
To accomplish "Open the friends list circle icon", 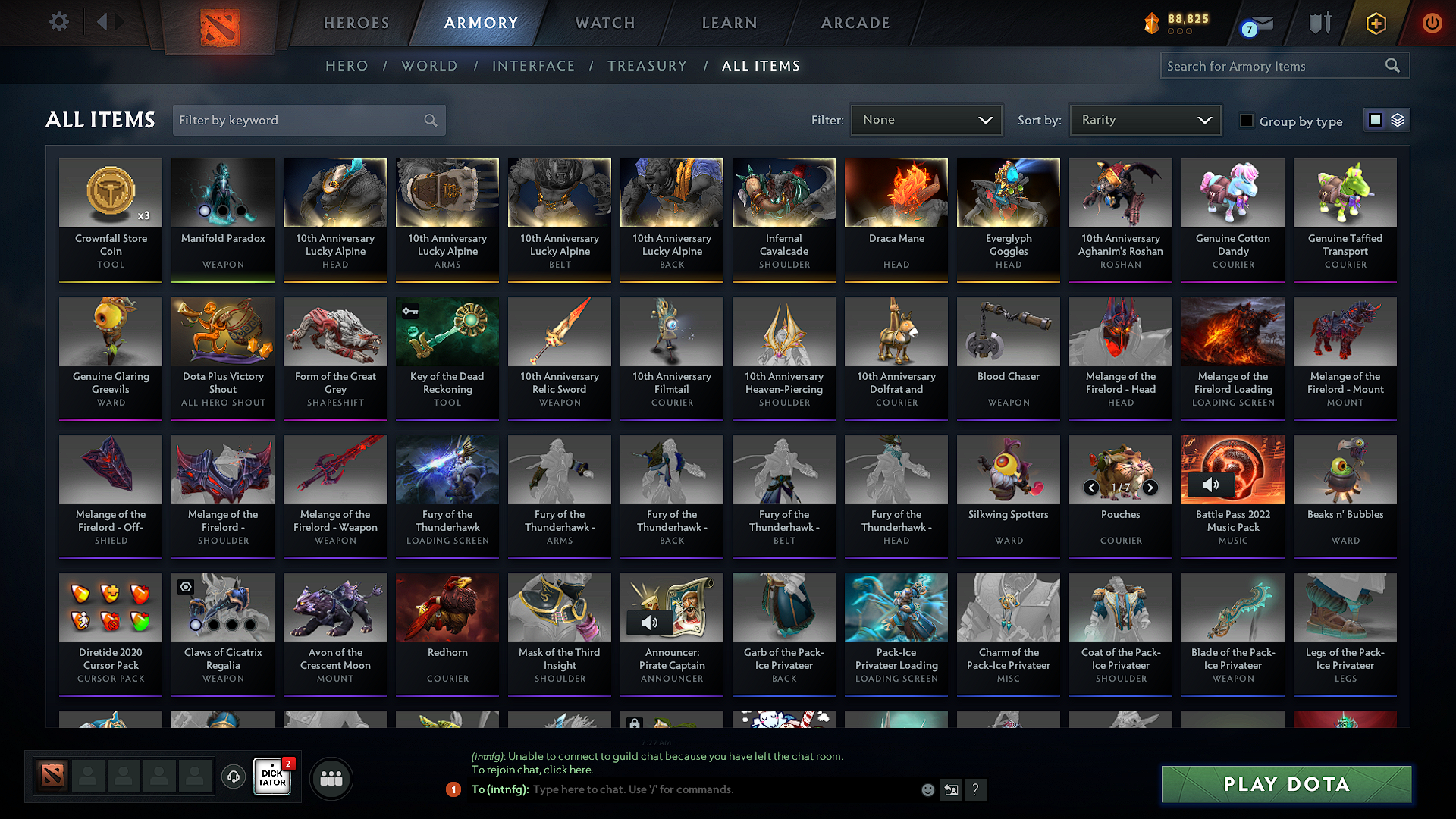I will coord(331,777).
